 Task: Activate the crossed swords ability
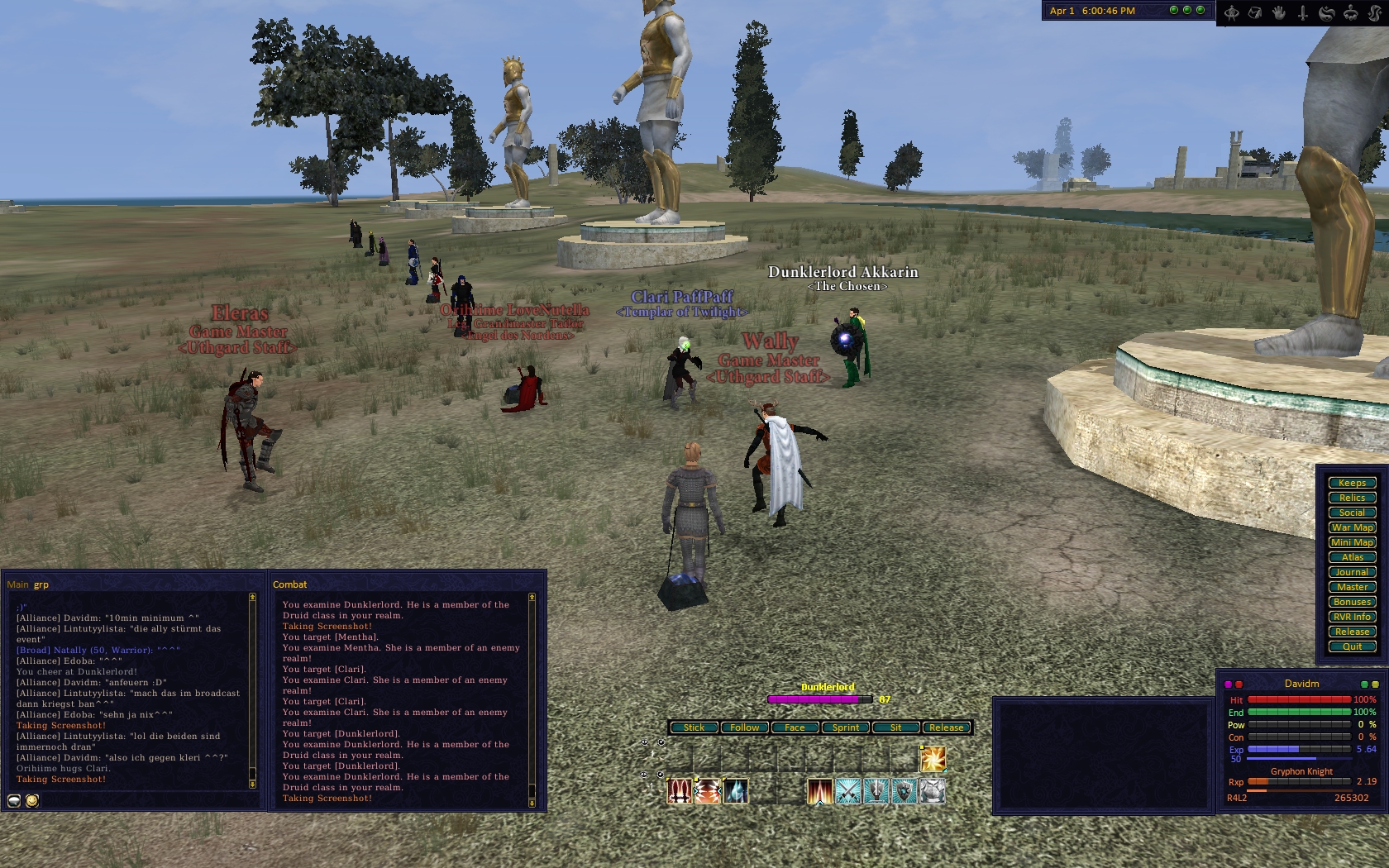pos(848,791)
